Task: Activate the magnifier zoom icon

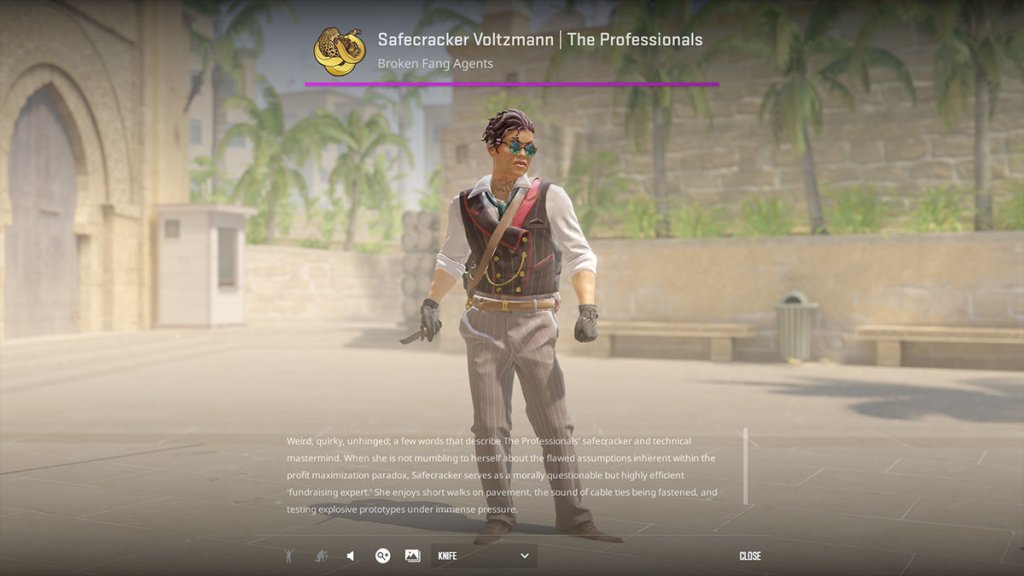Action: (x=382, y=556)
